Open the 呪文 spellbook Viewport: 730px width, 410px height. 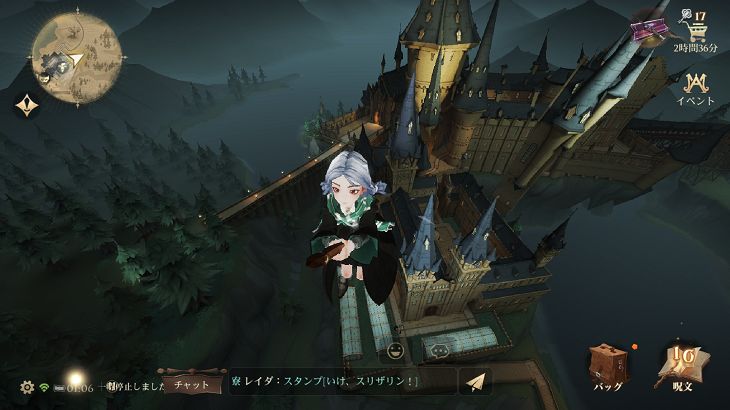pyautogui.click(x=681, y=365)
